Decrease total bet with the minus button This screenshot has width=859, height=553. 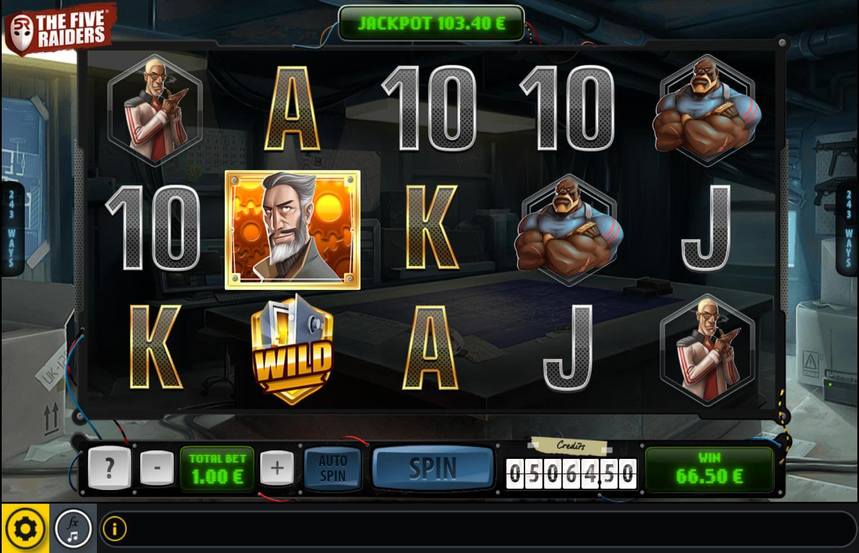[155, 468]
